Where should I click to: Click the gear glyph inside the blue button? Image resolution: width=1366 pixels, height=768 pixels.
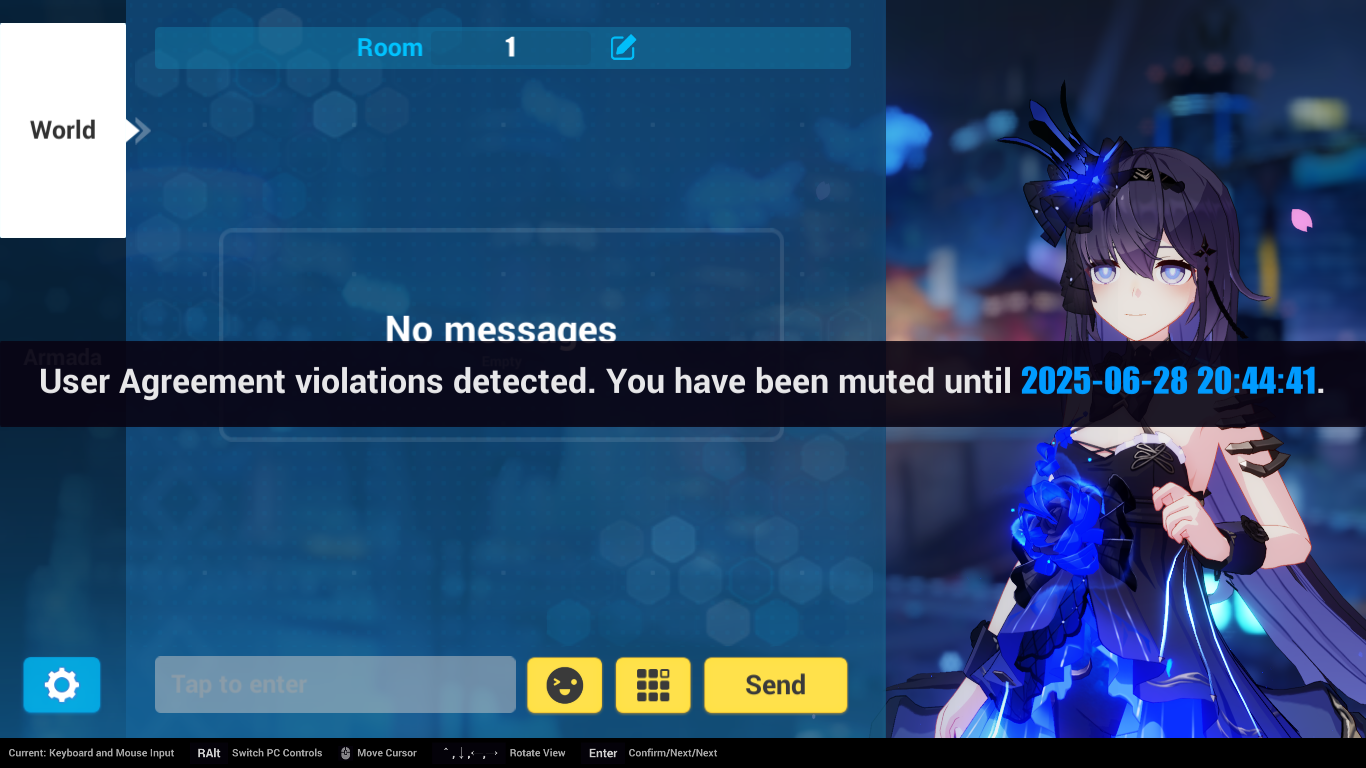(61, 685)
